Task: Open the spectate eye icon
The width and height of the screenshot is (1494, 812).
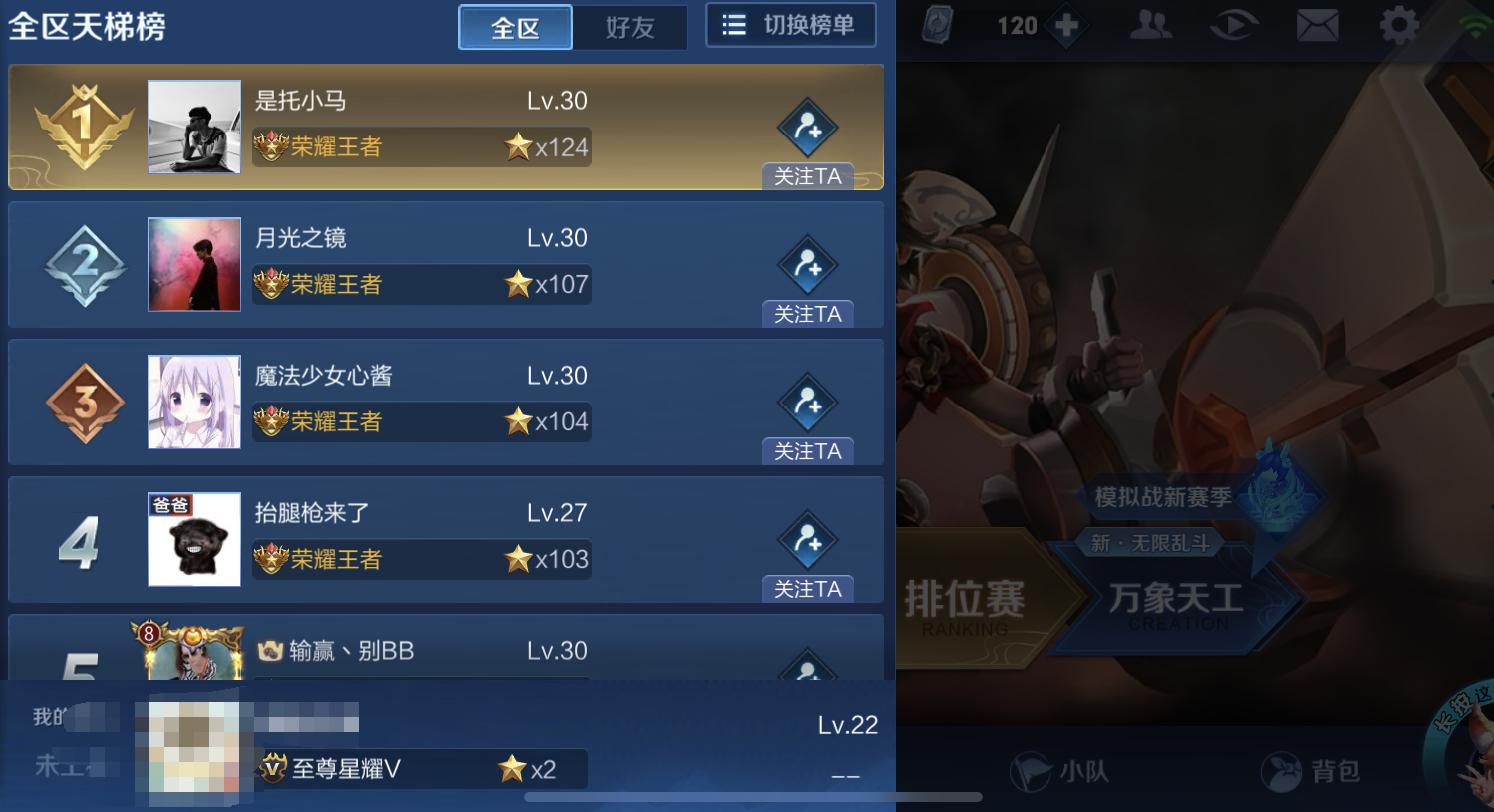Action: point(1234,25)
